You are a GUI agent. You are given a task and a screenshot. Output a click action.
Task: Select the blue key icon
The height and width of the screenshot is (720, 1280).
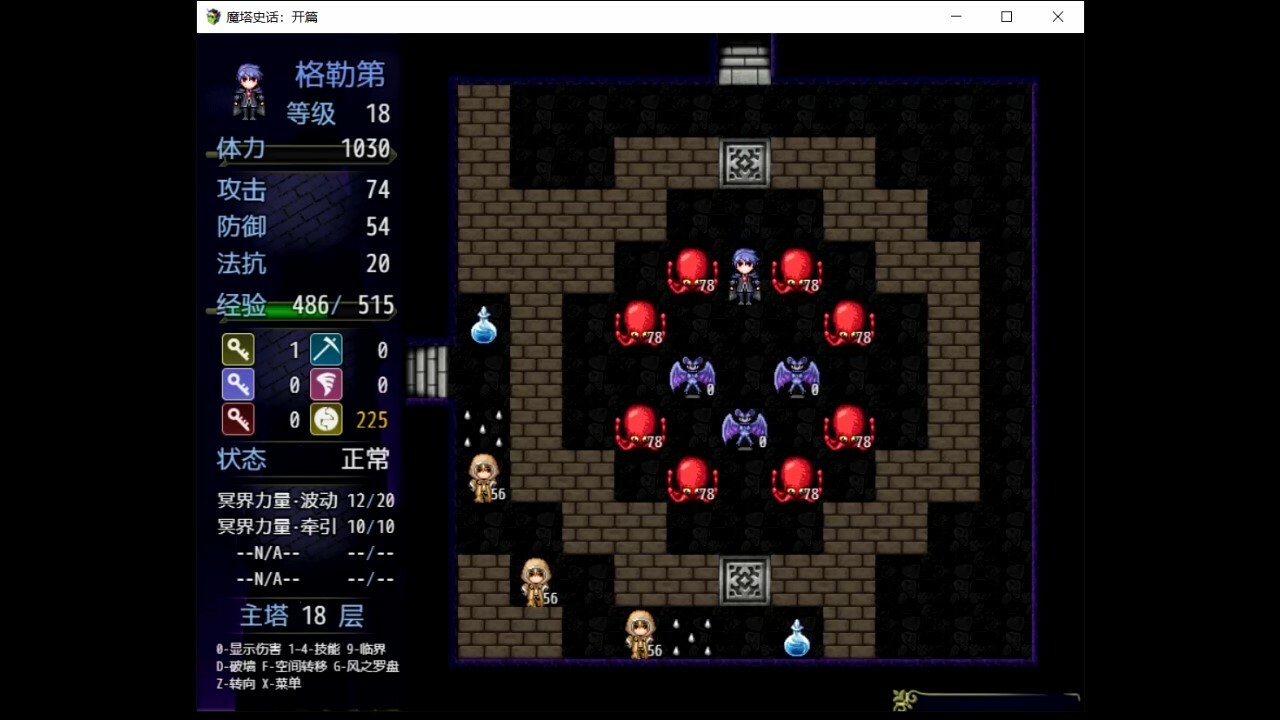tap(238, 384)
